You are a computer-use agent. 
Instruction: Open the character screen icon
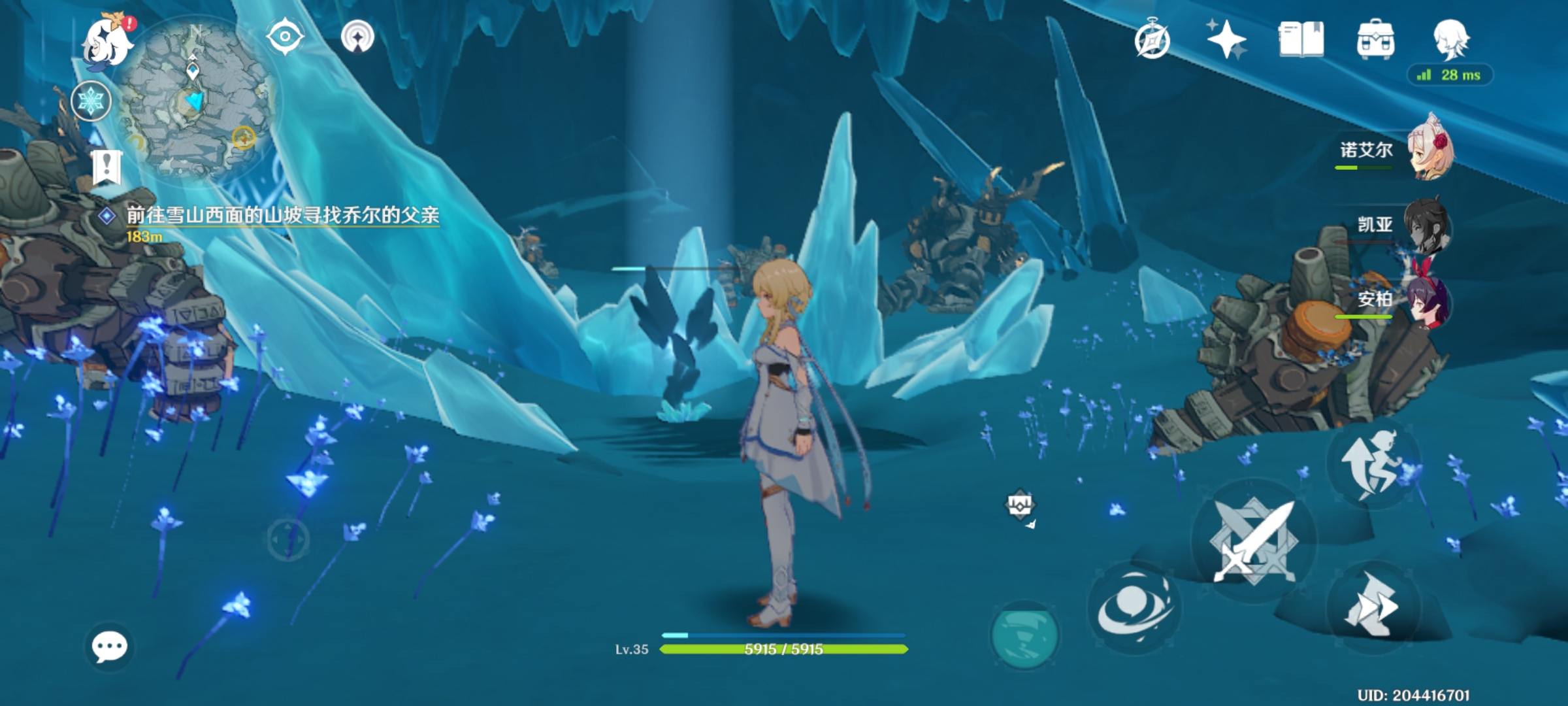(x=1451, y=39)
